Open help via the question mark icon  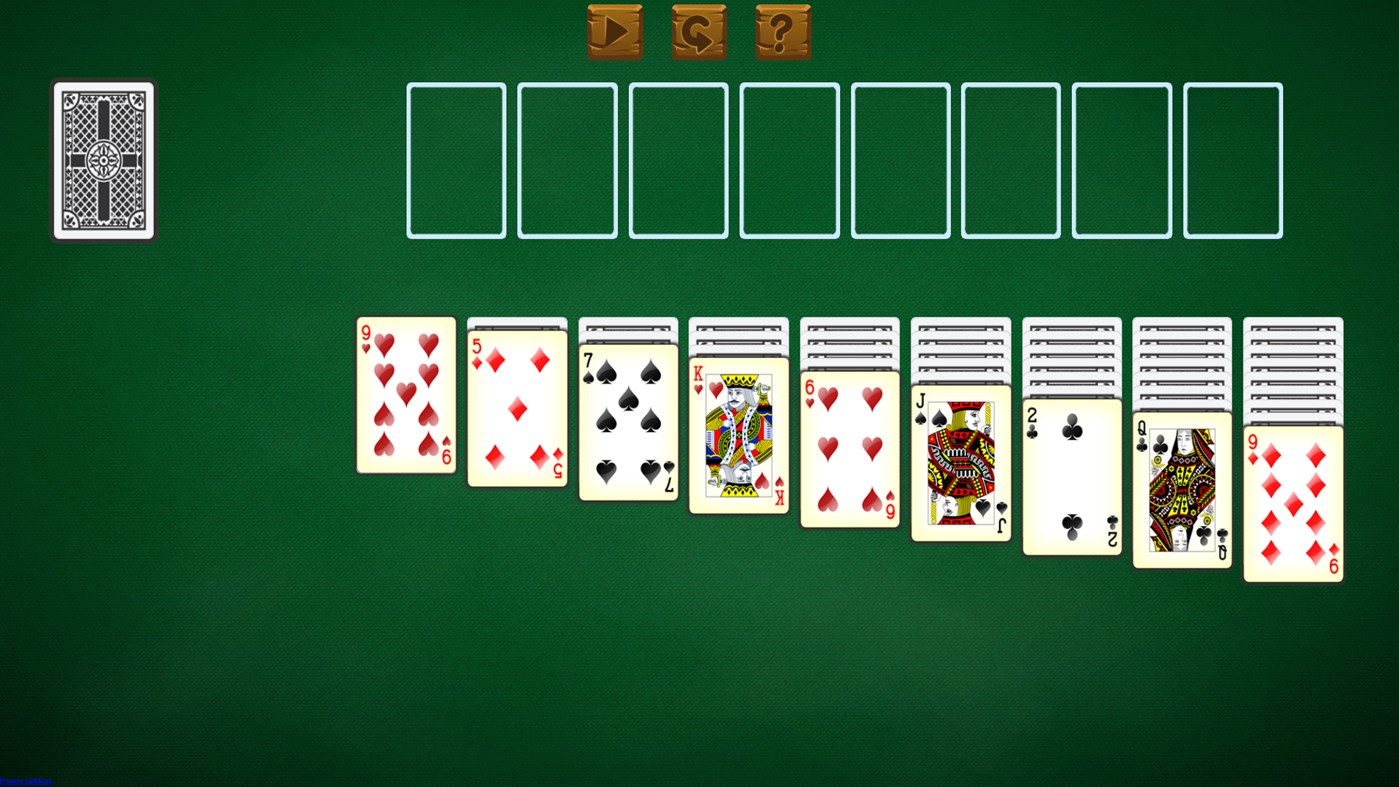[783, 31]
